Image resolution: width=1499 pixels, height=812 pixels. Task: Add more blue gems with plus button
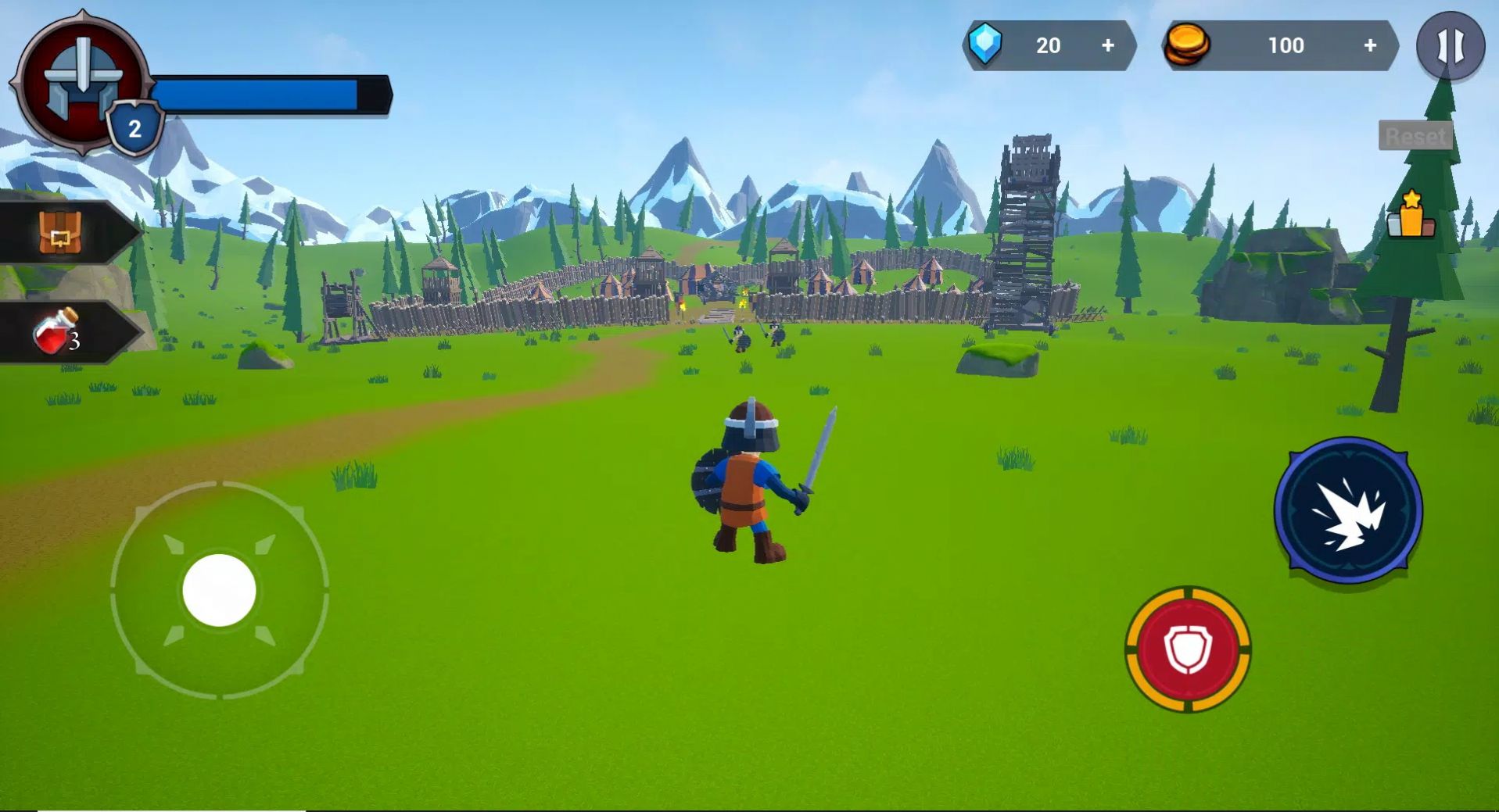click(x=1107, y=46)
